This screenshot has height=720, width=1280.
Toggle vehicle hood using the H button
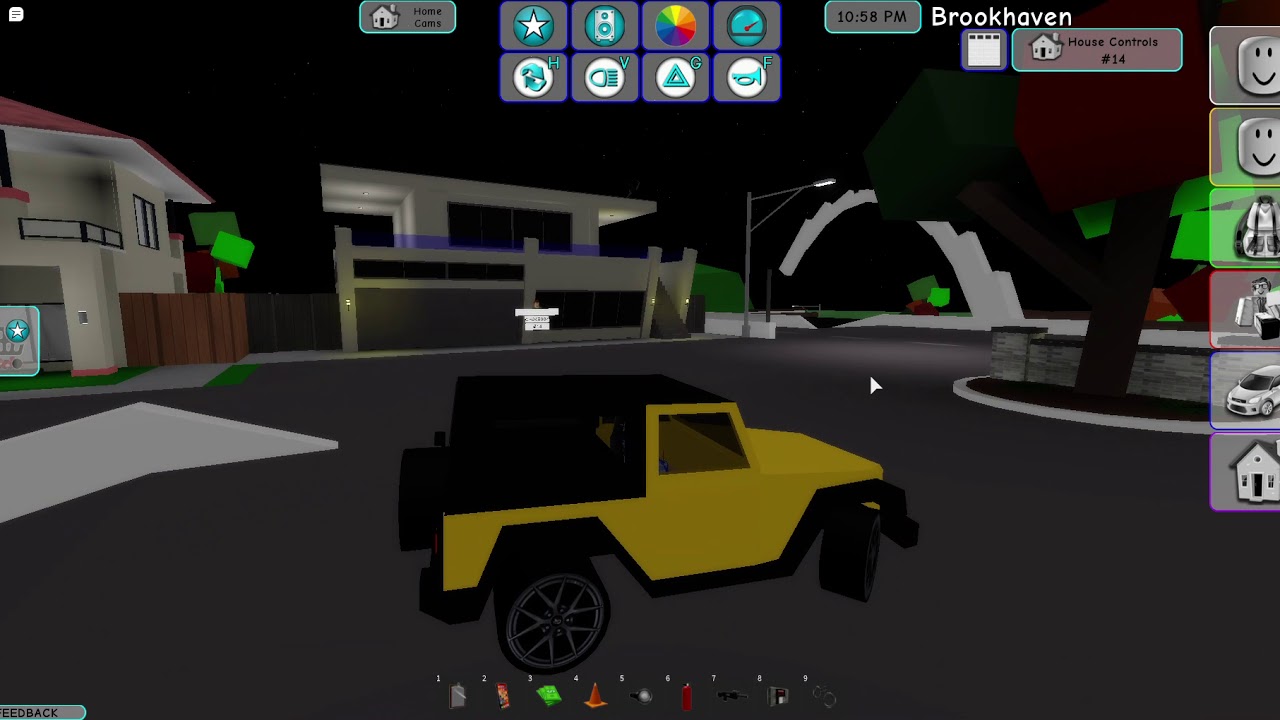click(533, 76)
